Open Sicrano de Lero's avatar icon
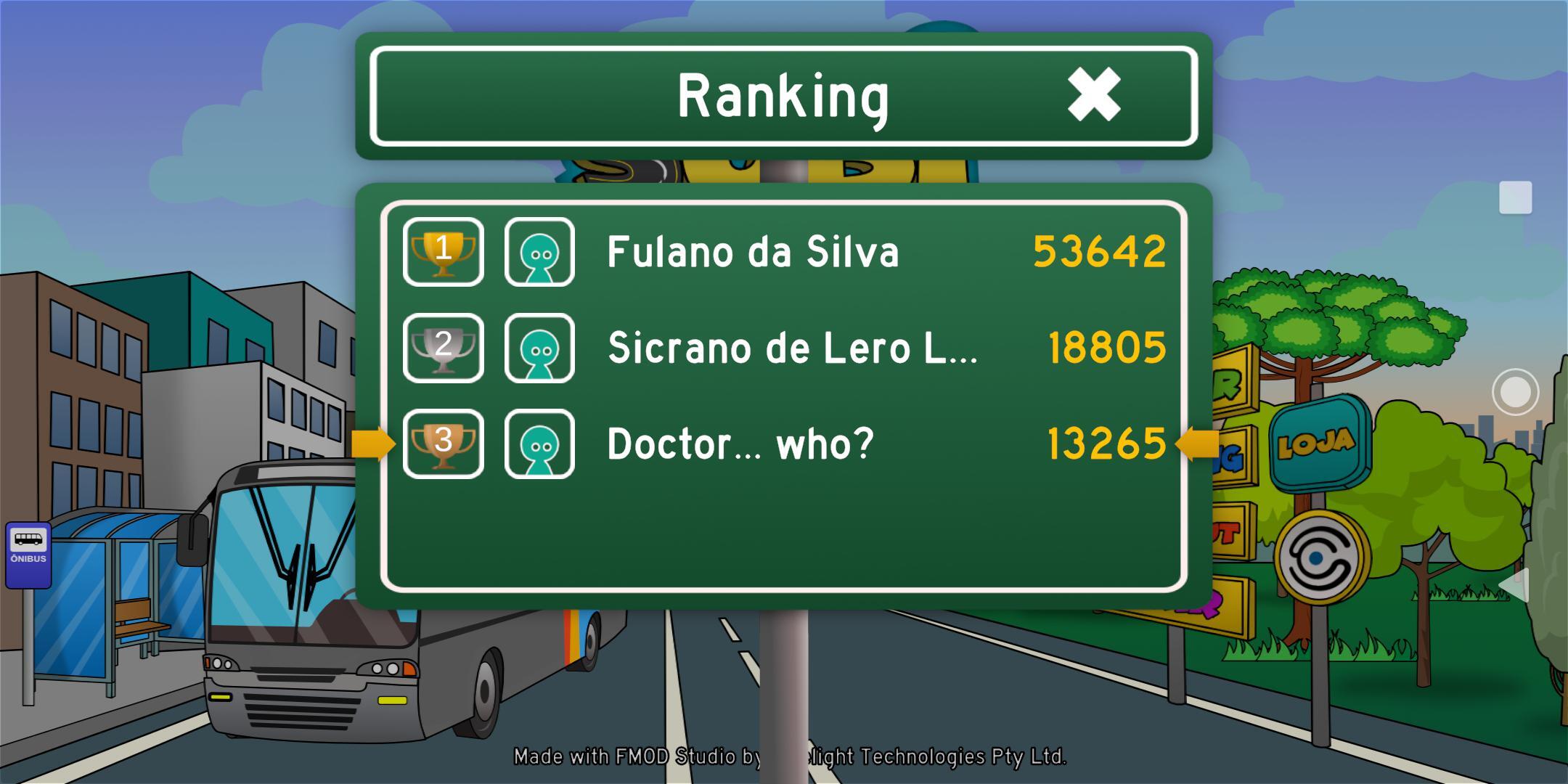1568x784 pixels. tap(539, 347)
